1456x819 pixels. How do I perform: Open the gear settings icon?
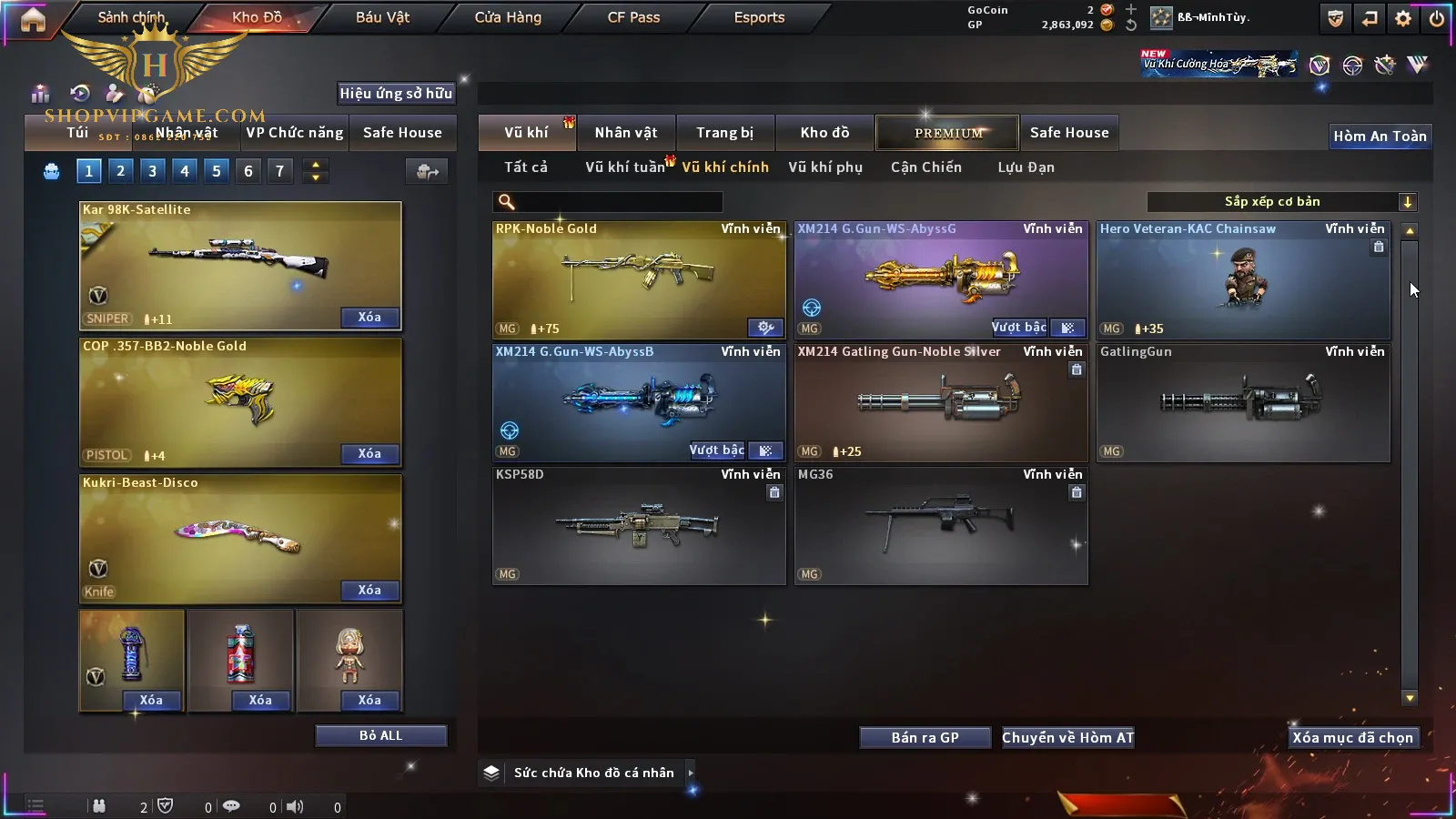[x=1403, y=18]
